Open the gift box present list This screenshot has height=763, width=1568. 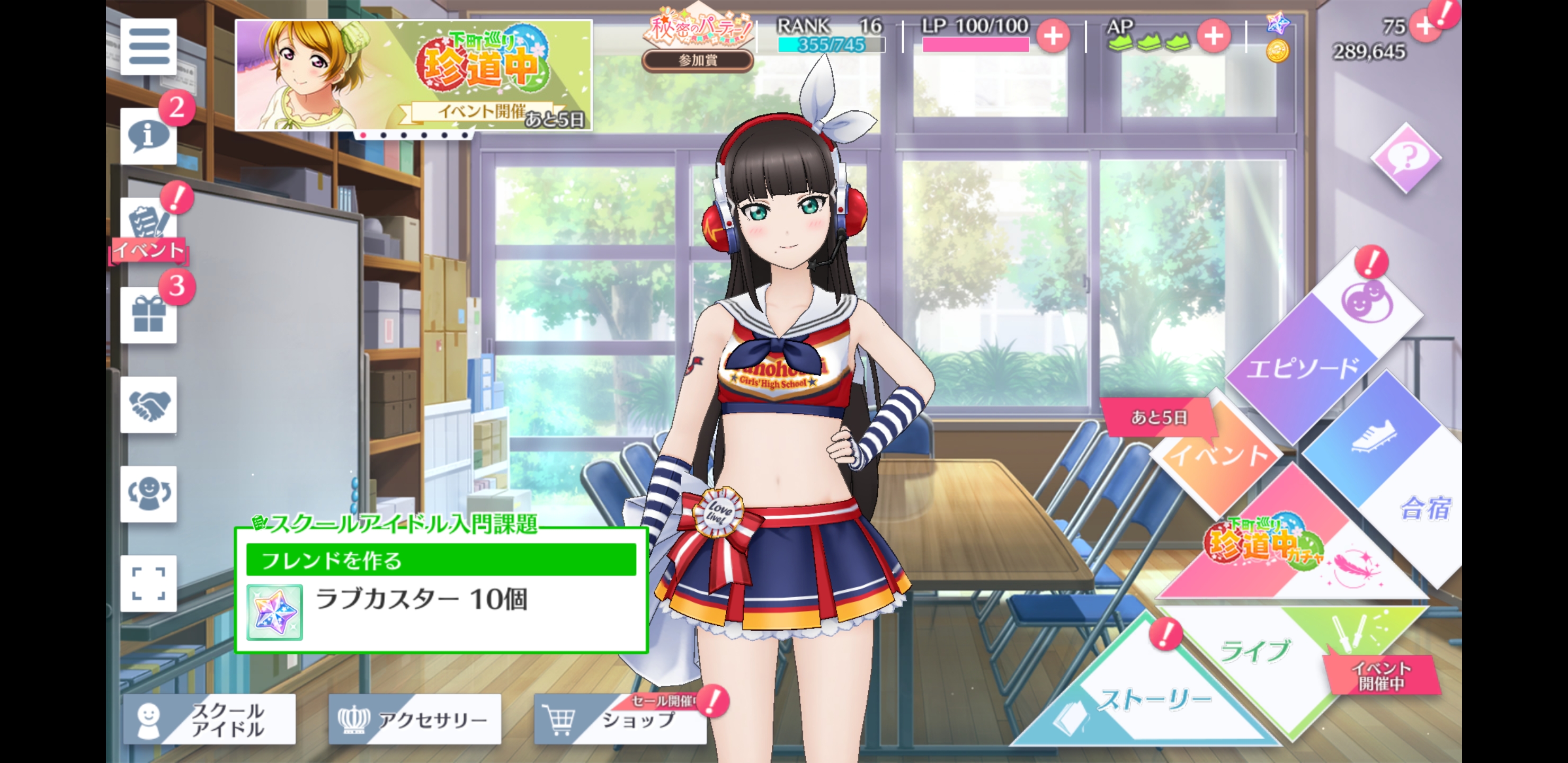point(148,315)
